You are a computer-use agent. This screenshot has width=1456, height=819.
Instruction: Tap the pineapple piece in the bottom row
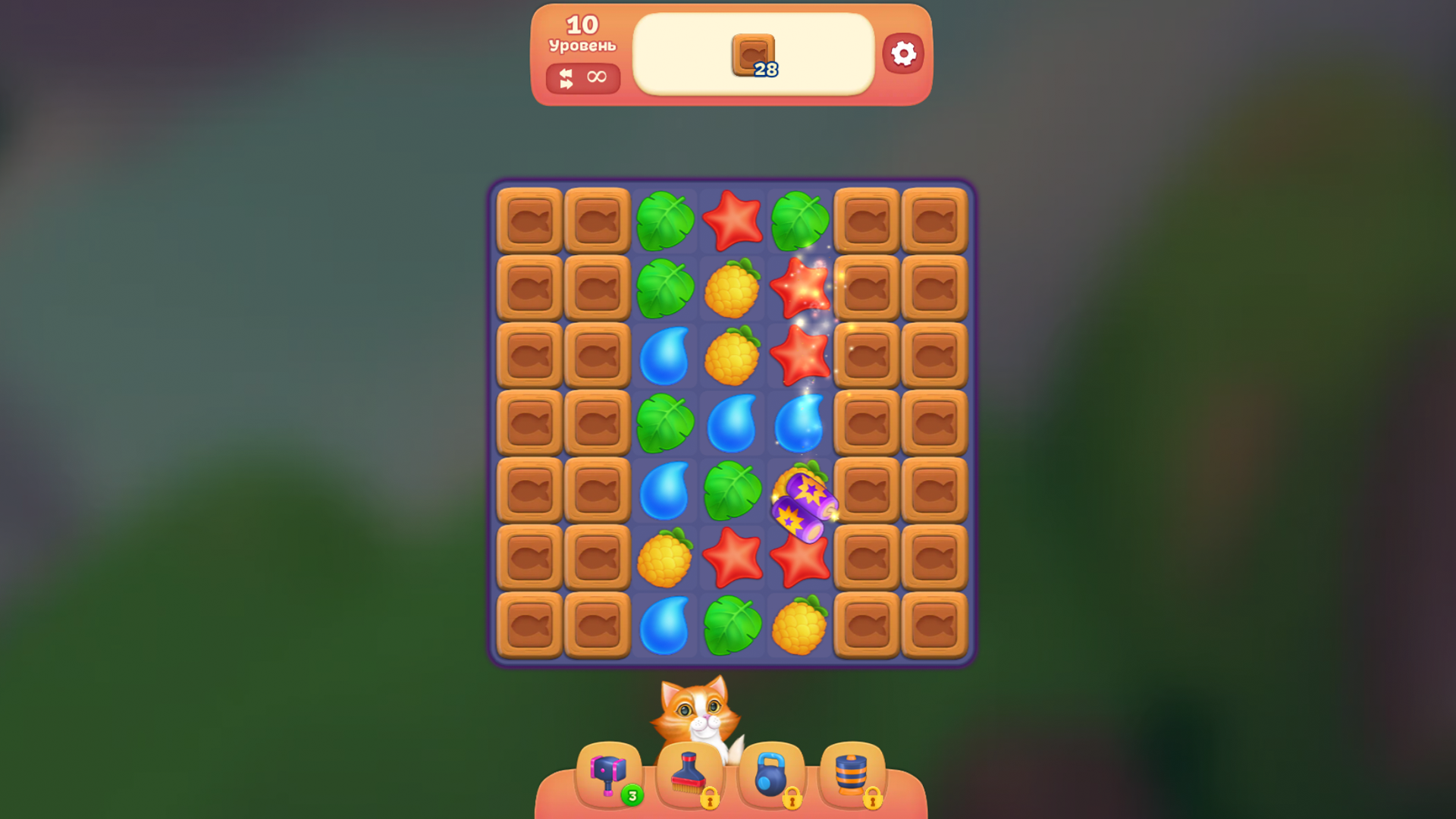tap(800, 624)
